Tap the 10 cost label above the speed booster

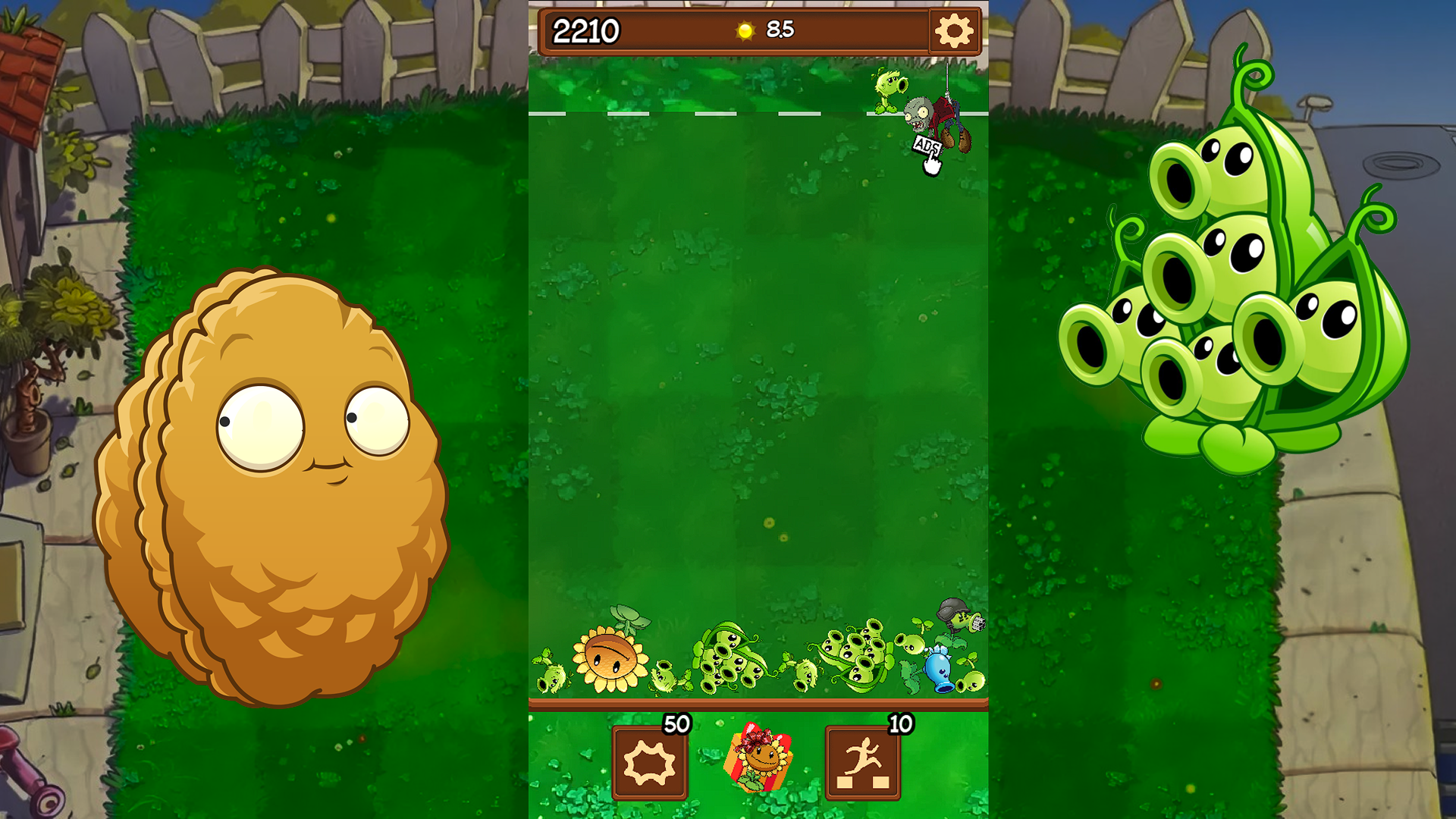click(899, 726)
